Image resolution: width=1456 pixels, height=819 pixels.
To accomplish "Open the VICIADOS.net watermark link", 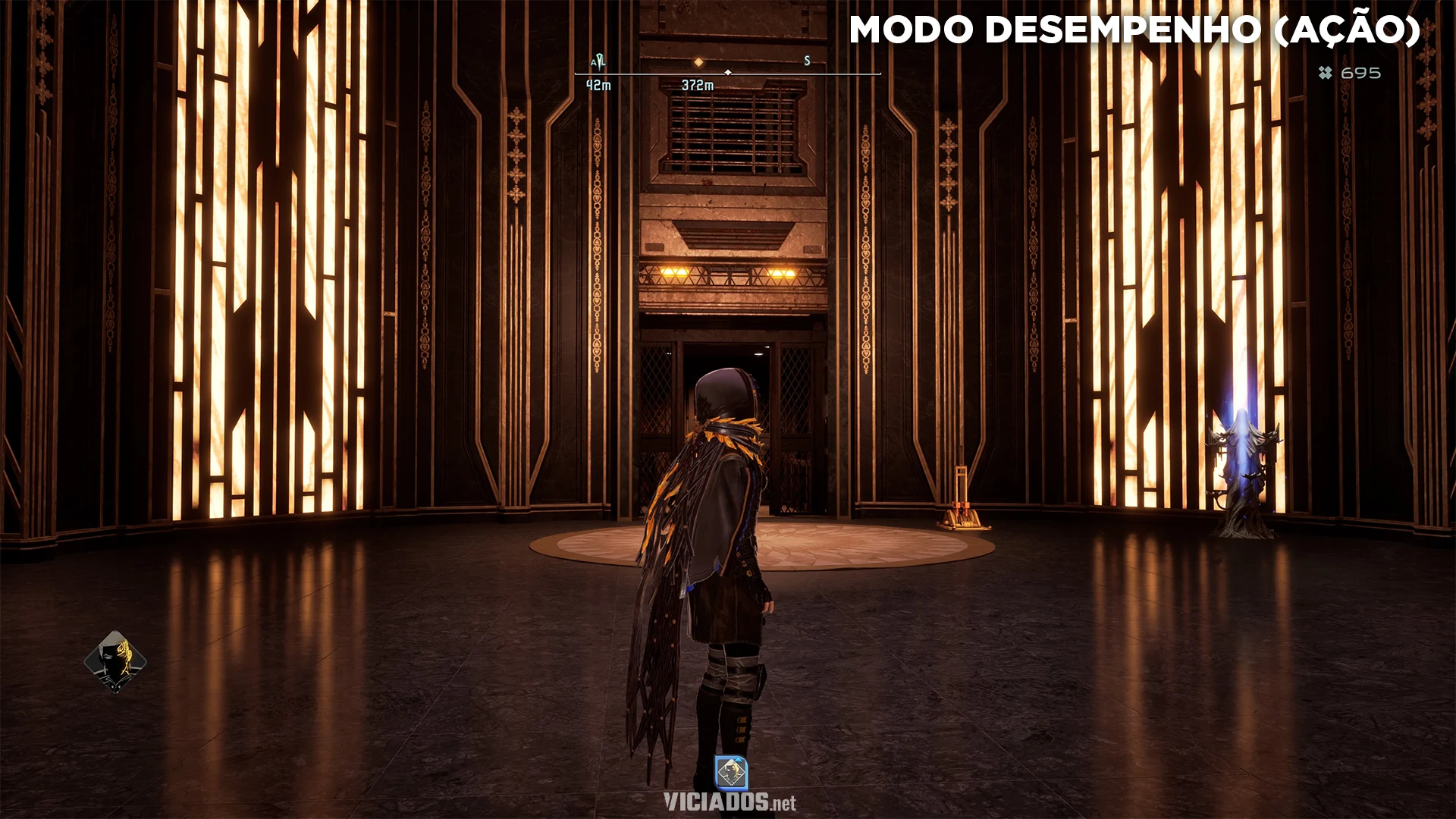I will [x=730, y=802].
